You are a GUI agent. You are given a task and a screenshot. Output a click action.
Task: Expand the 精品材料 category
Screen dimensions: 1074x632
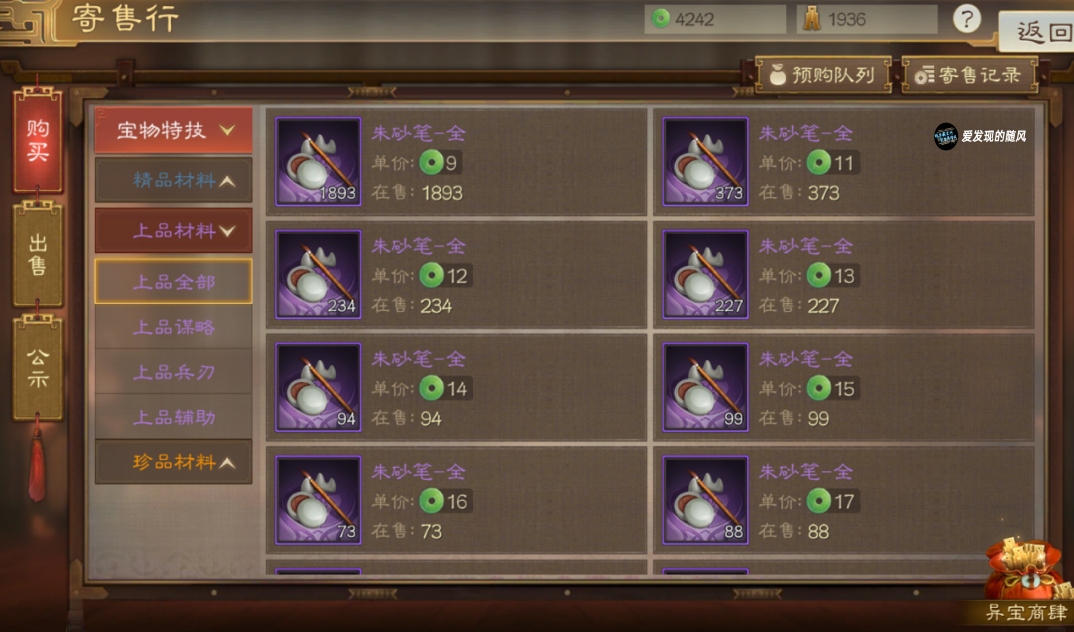point(174,181)
